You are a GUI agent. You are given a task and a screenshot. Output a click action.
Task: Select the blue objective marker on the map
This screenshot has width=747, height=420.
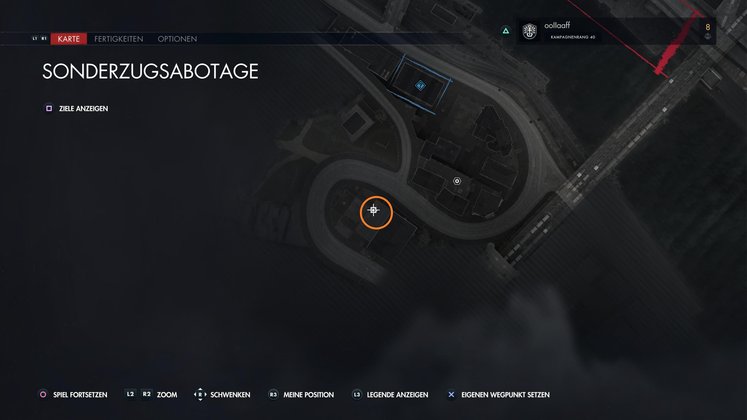tap(420, 86)
